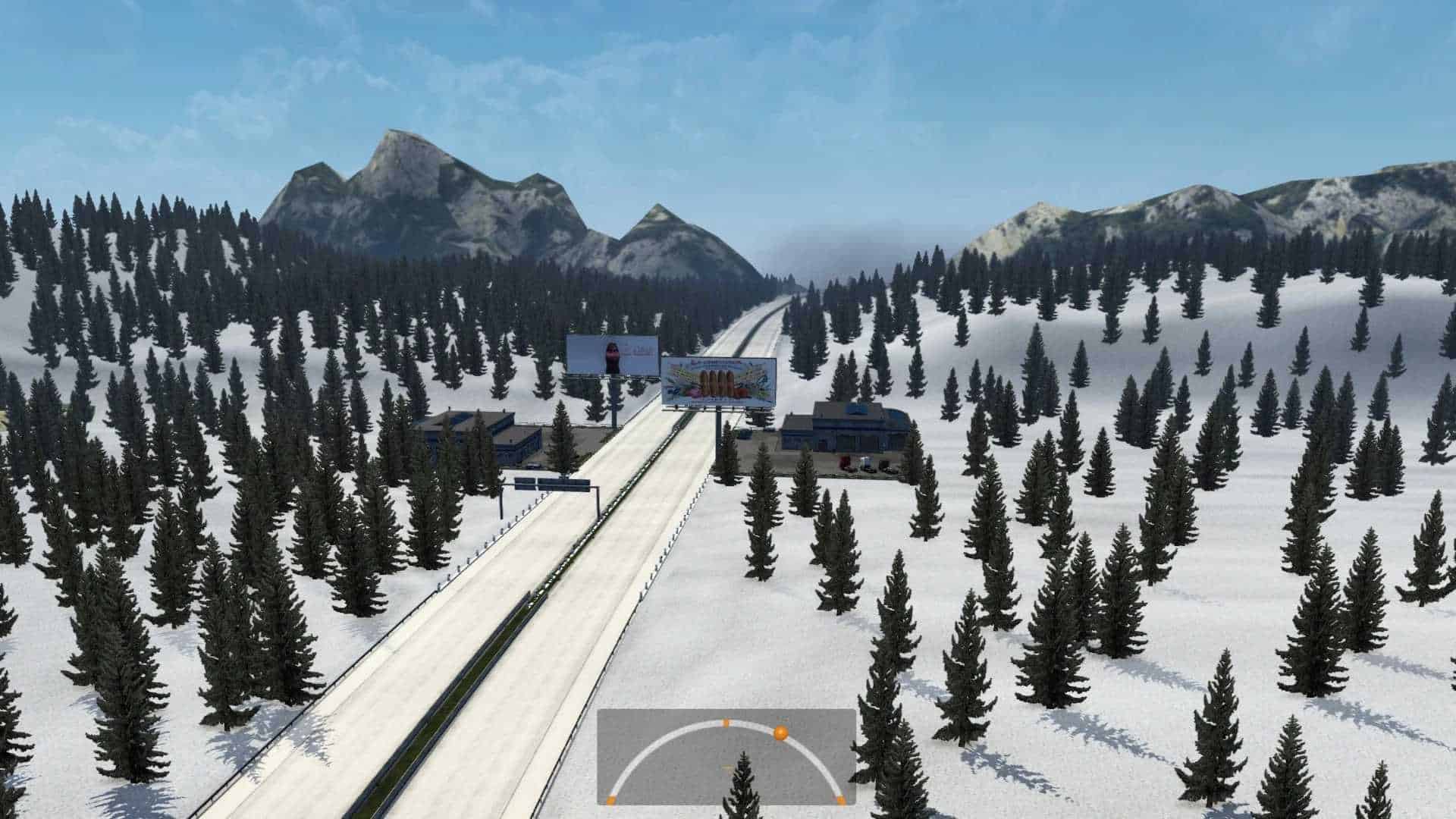The width and height of the screenshot is (1456, 819).
Task: Select the noon marker at the arc's top
Action: point(726,722)
